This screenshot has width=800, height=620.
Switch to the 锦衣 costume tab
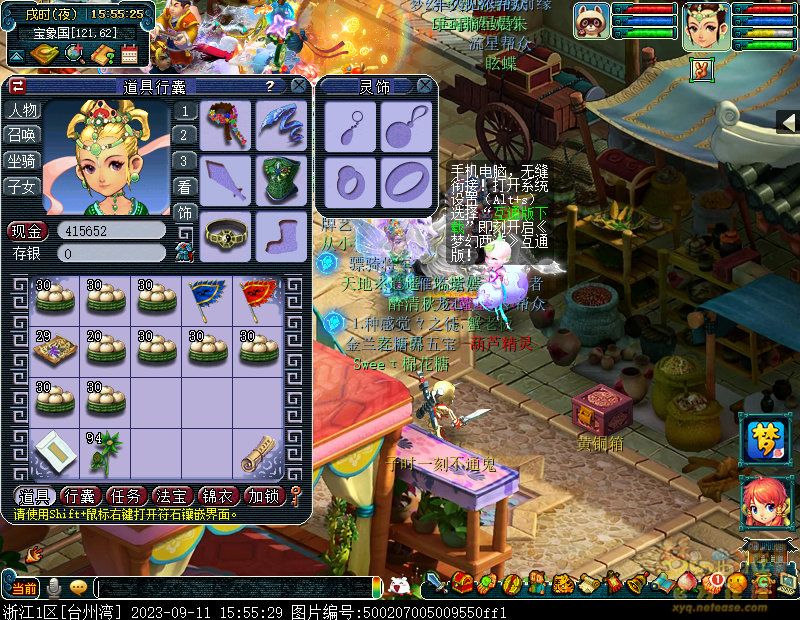(217, 495)
